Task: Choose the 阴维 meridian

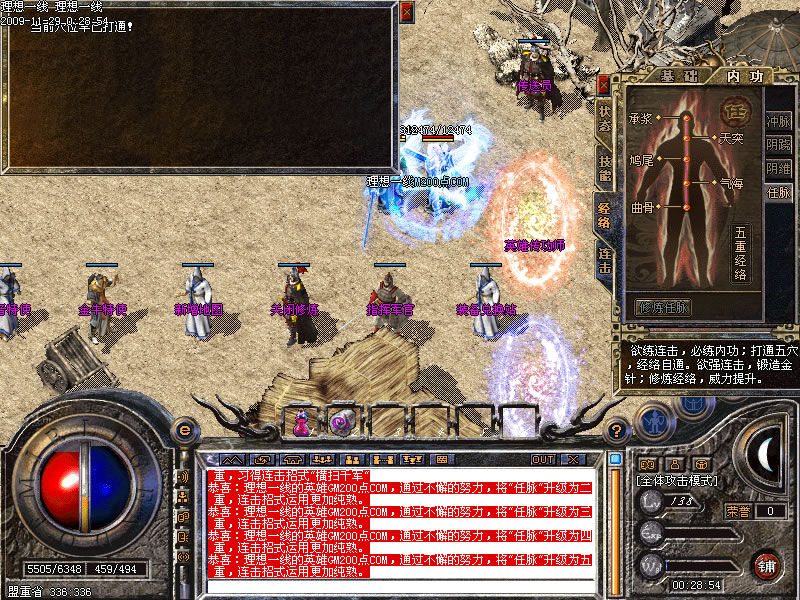Action: pyautogui.click(x=778, y=169)
